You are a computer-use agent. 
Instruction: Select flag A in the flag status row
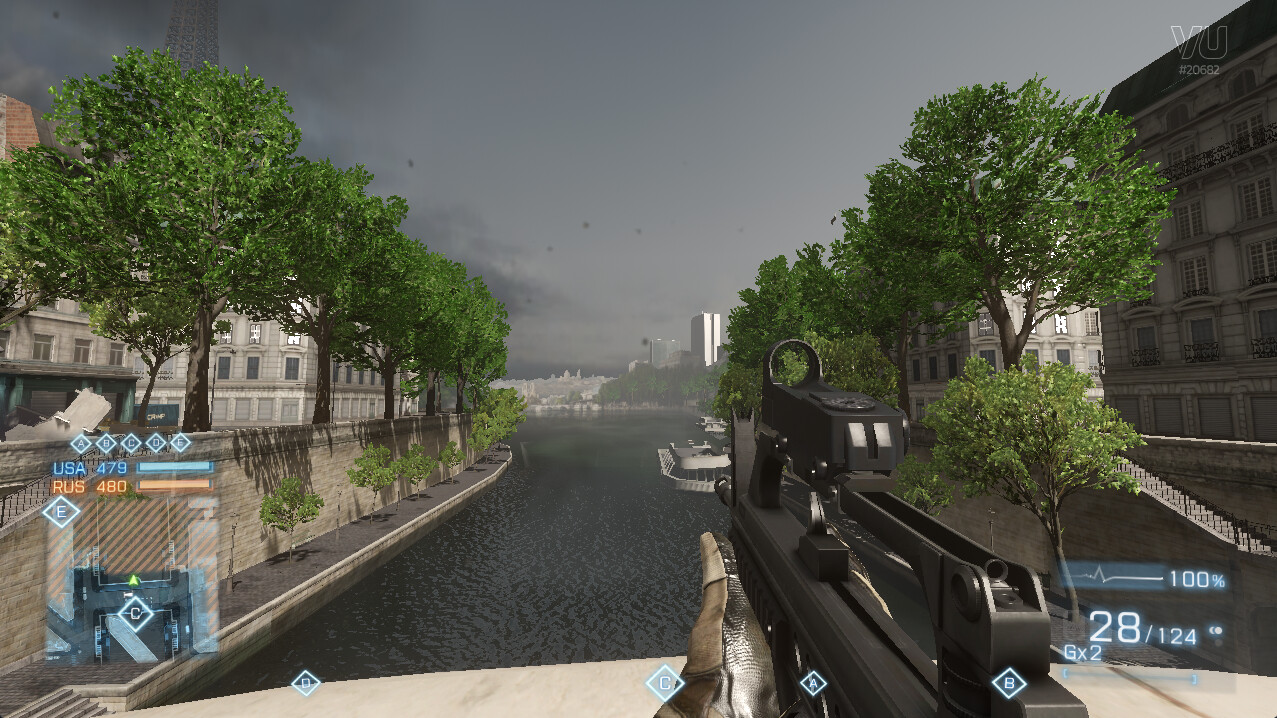tap(82, 443)
